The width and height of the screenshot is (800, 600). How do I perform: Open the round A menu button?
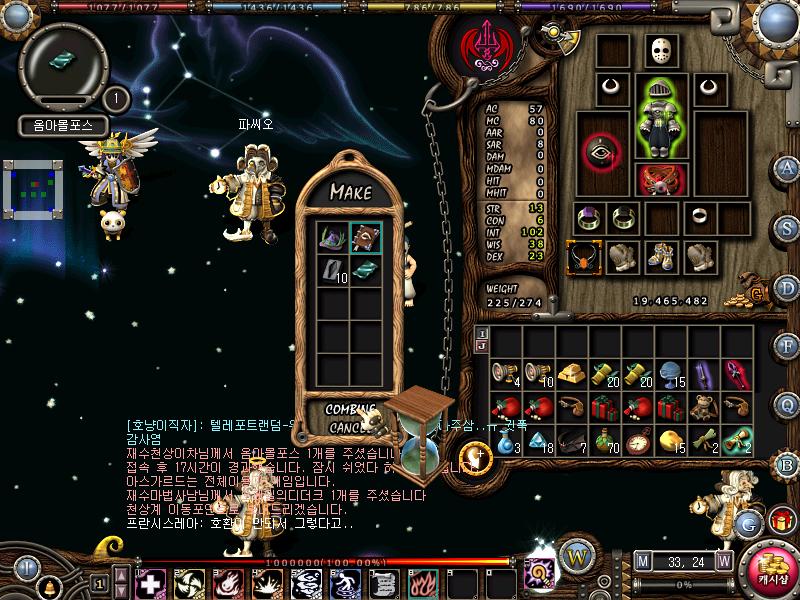pos(788,168)
